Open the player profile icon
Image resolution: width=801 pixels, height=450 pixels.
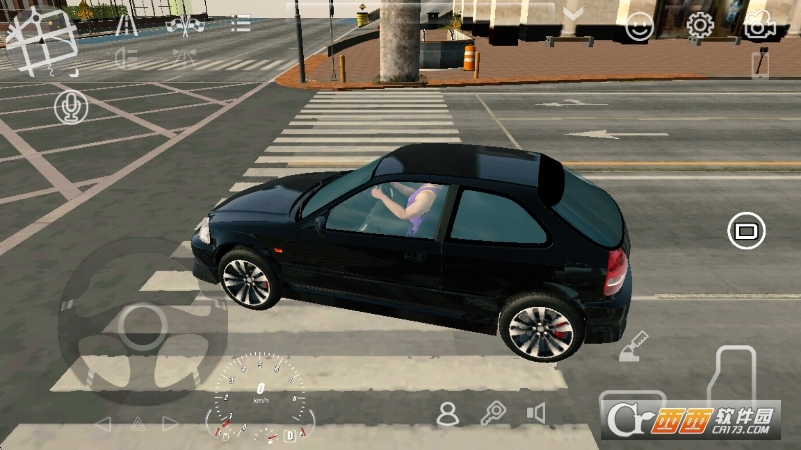click(448, 413)
